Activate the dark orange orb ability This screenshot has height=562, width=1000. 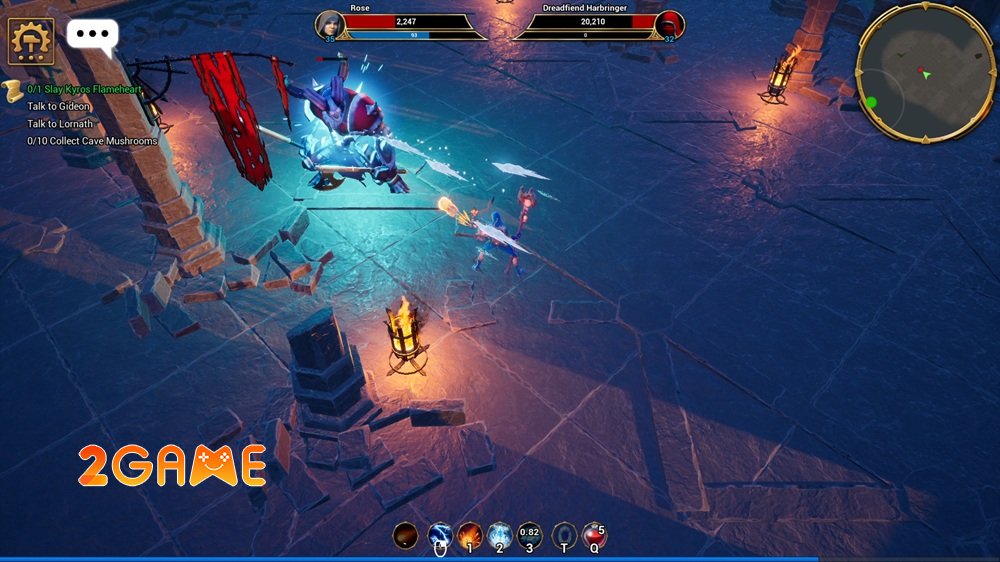(405, 535)
